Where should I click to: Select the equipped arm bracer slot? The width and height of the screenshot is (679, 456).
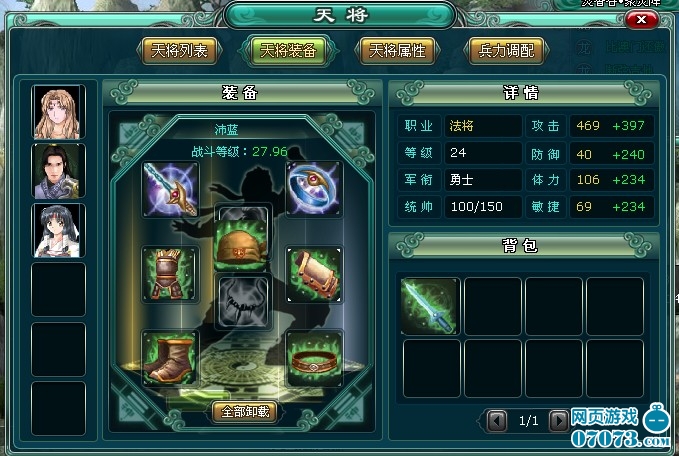[314, 273]
